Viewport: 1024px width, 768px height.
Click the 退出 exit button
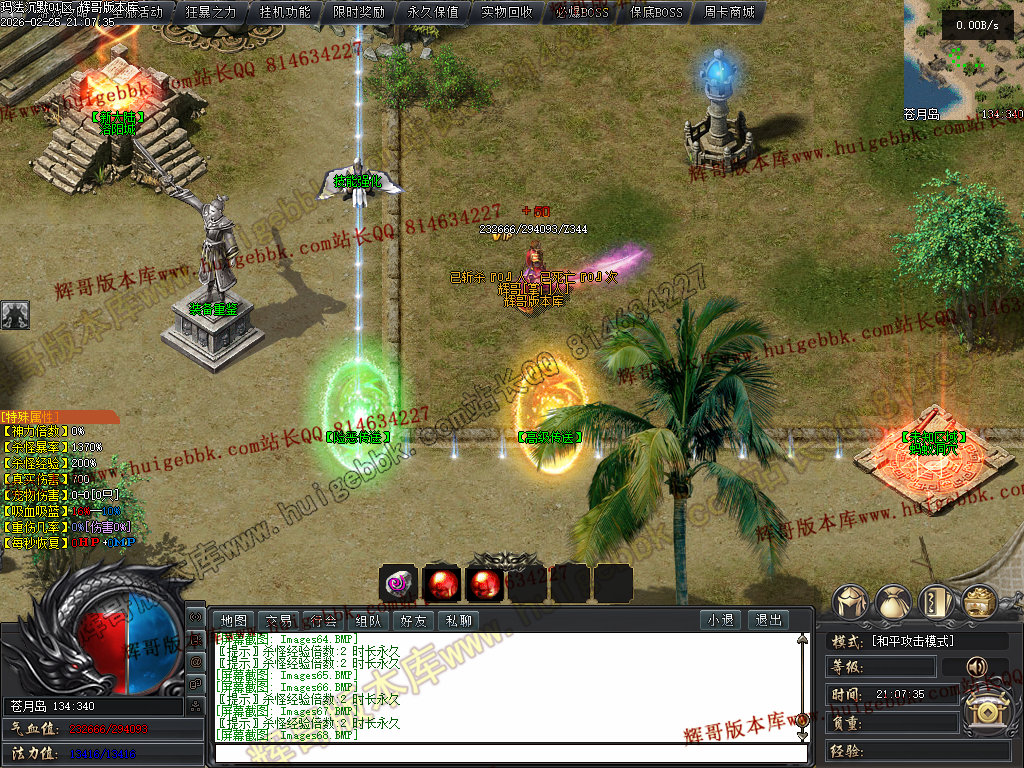(x=768, y=620)
